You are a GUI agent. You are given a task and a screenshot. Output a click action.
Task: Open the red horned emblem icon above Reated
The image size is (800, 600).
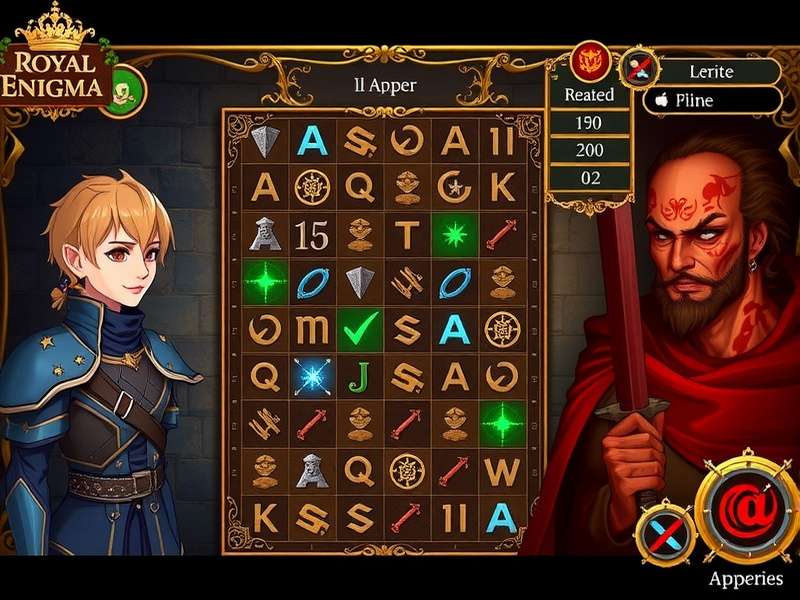(x=589, y=61)
